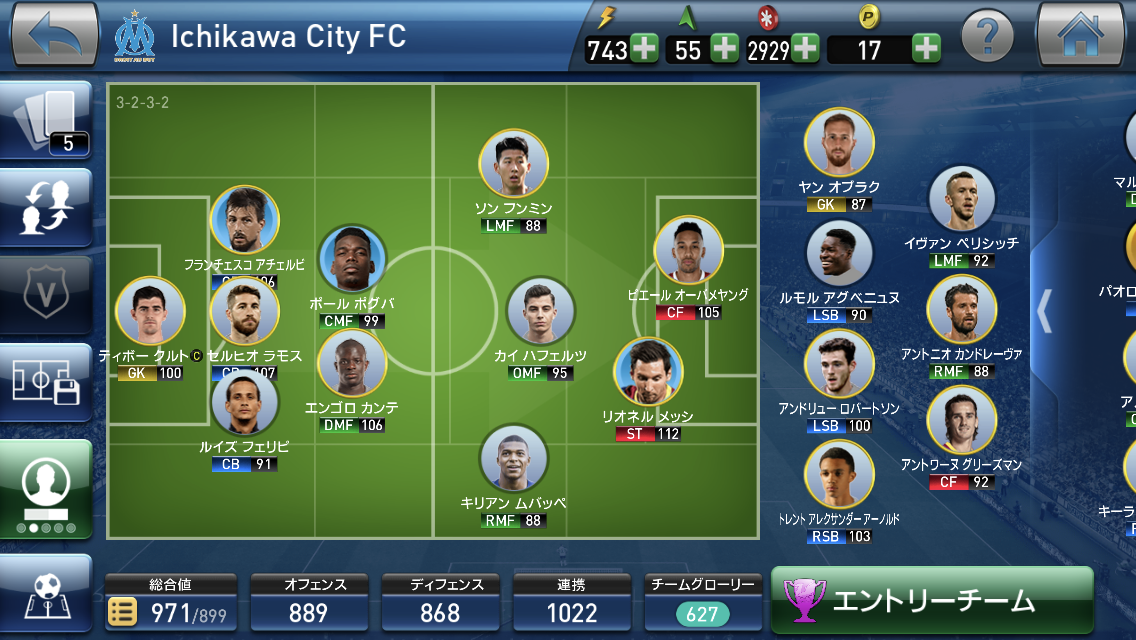Image resolution: width=1136 pixels, height=640 pixels.
Task: Select striker リオネル メッシ
Action: (648, 373)
